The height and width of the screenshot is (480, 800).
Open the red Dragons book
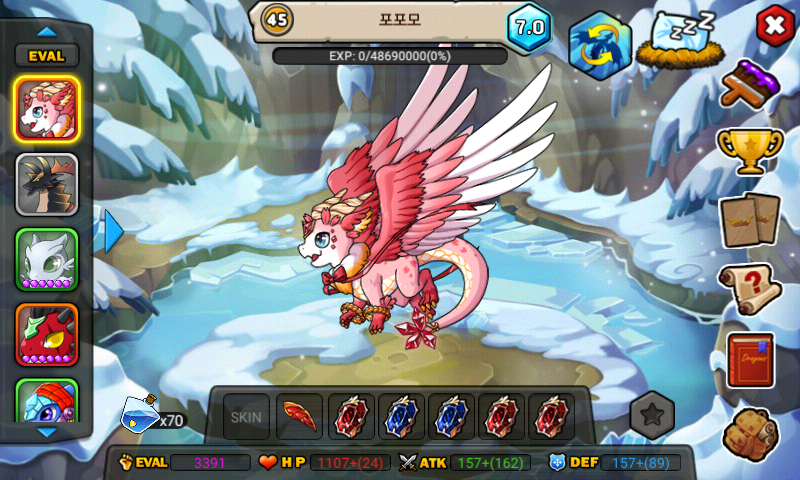(750, 360)
